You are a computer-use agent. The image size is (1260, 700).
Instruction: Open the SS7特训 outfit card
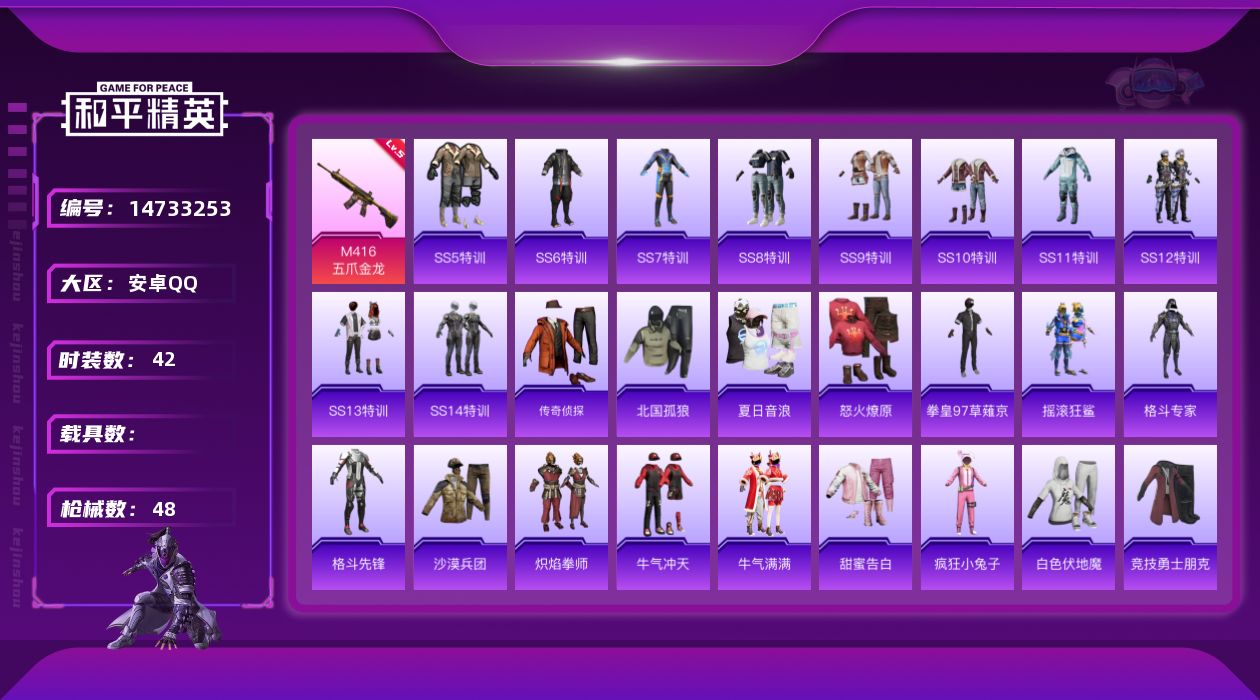pos(663,211)
